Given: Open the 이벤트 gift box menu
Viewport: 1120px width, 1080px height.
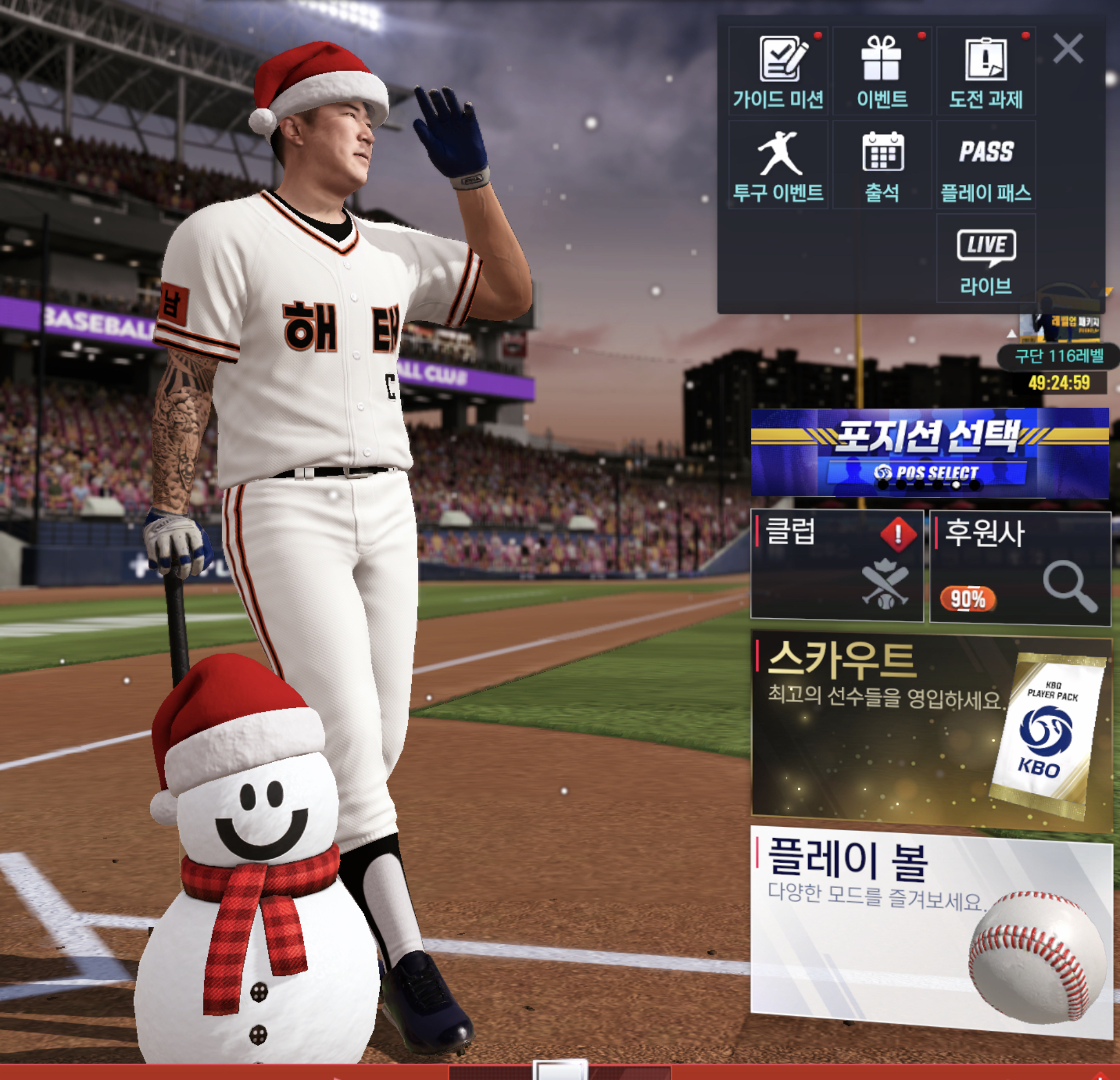Looking at the screenshot, I should (x=882, y=72).
